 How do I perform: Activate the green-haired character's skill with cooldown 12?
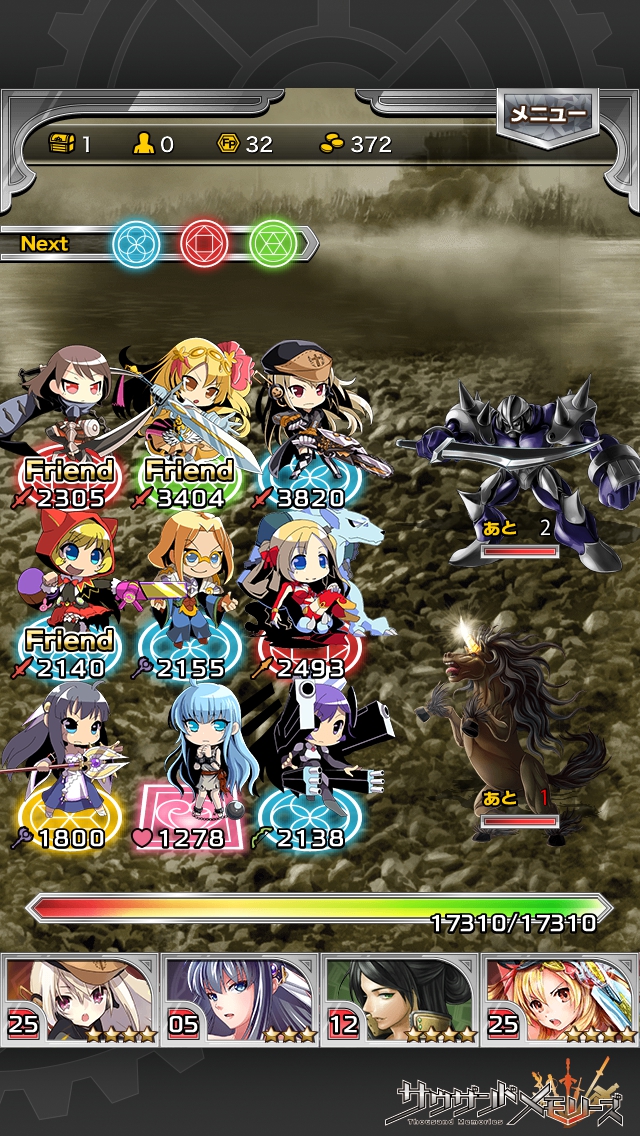pyautogui.click(x=400, y=998)
